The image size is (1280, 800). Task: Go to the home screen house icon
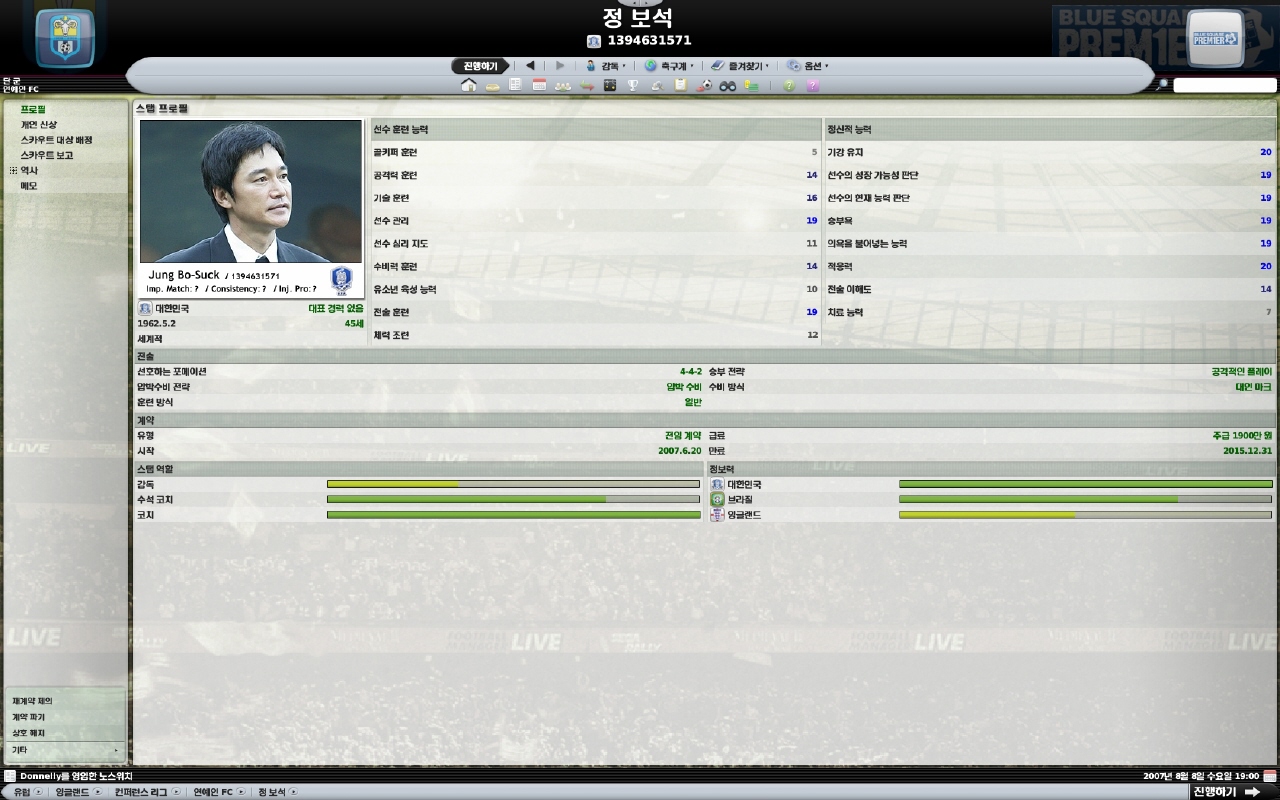pos(468,86)
